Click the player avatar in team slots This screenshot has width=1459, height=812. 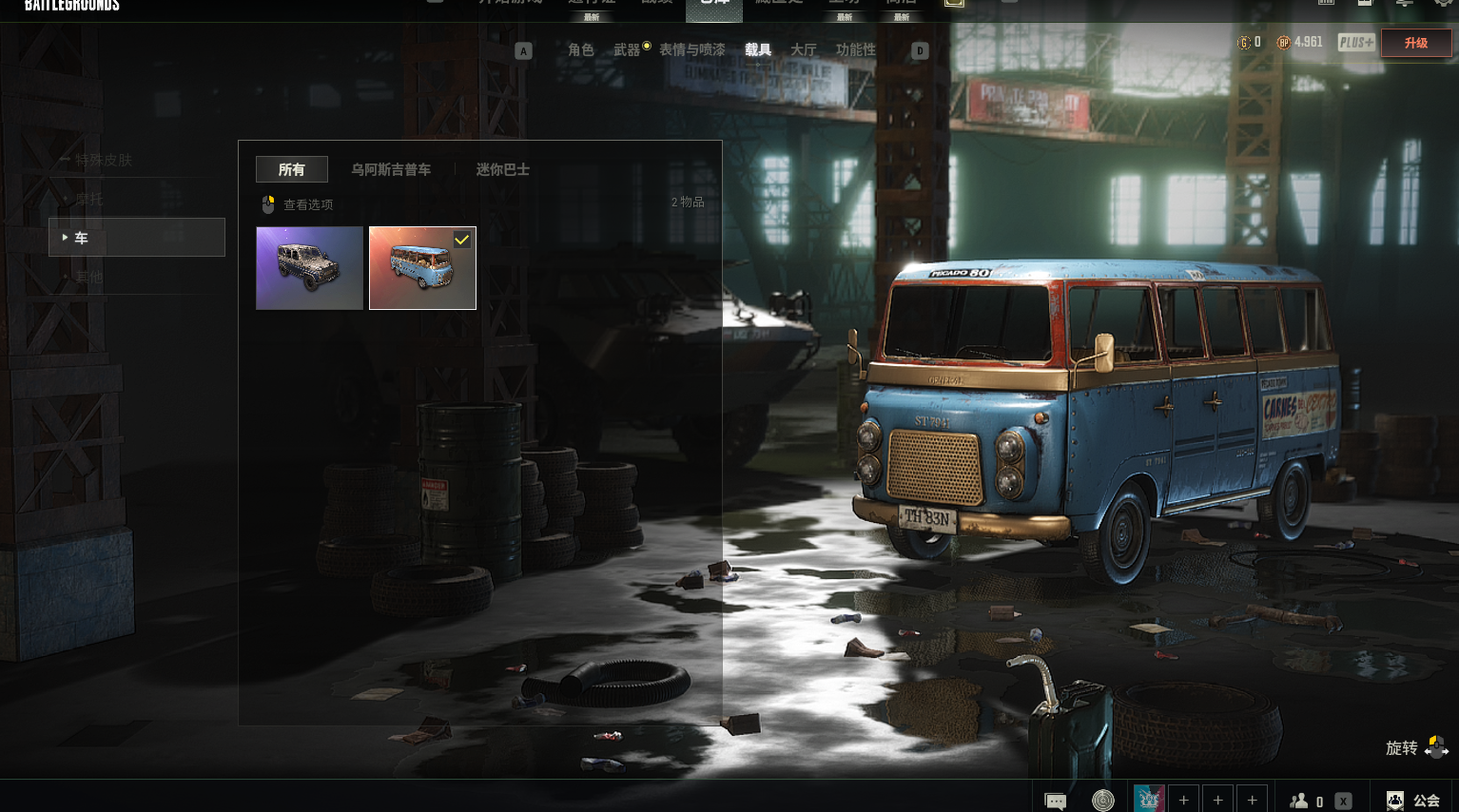[1149, 800]
